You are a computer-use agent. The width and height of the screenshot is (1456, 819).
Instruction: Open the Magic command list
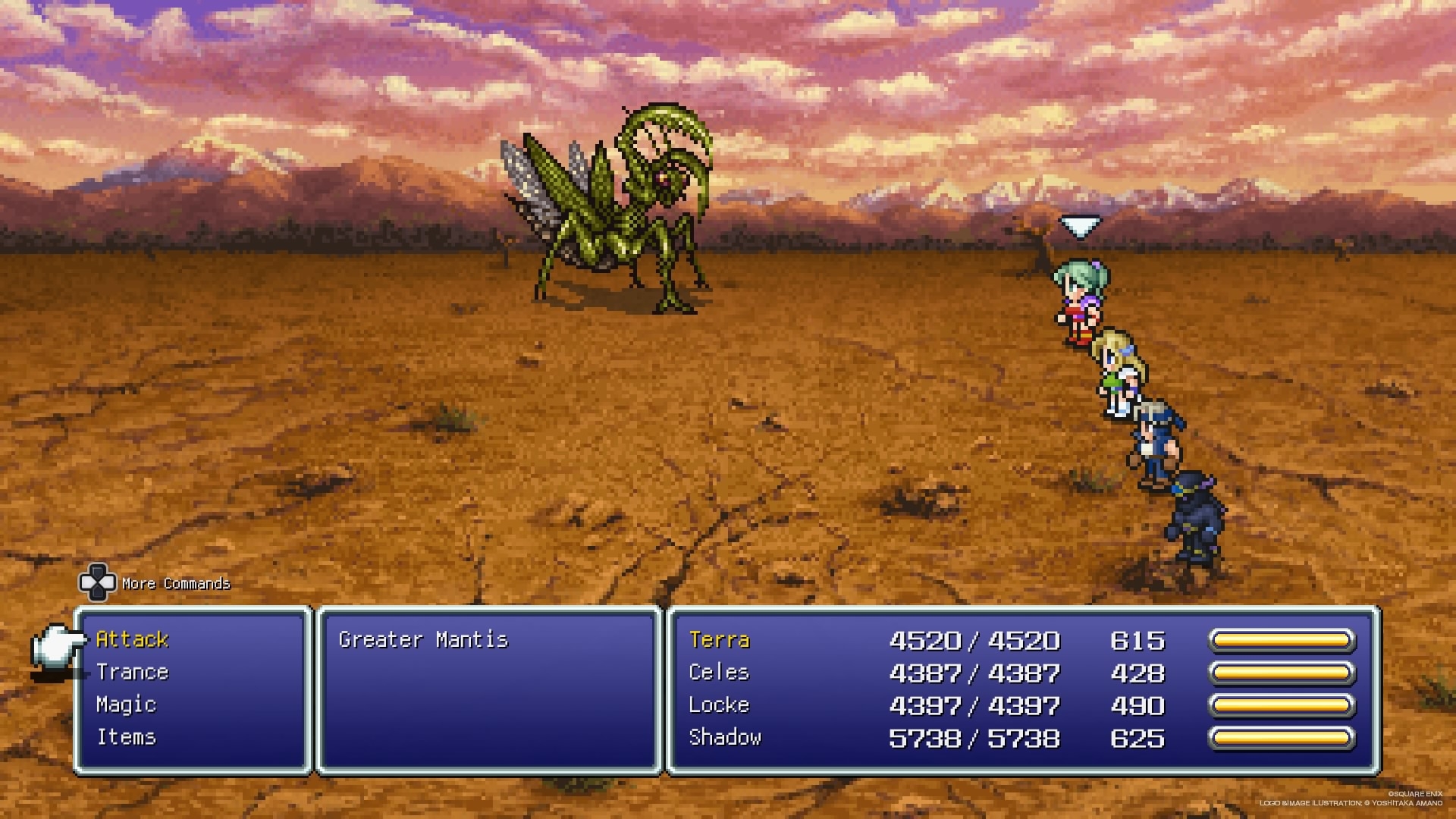pos(126,704)
